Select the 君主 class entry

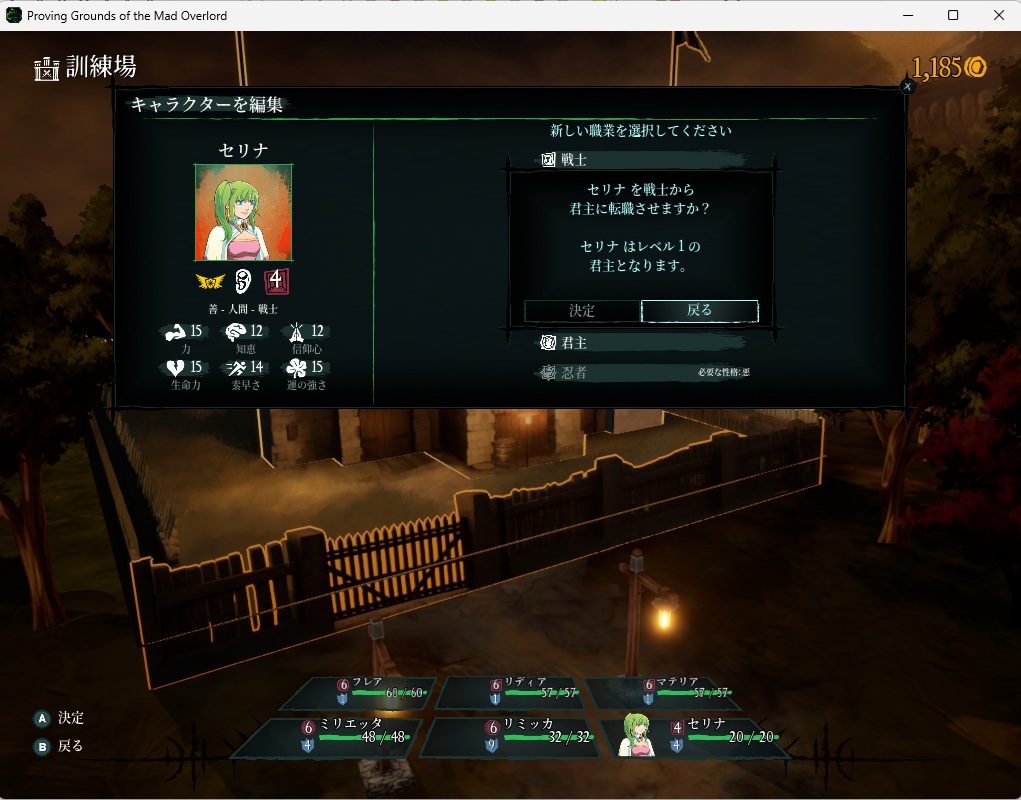click(x=640, y=343)
